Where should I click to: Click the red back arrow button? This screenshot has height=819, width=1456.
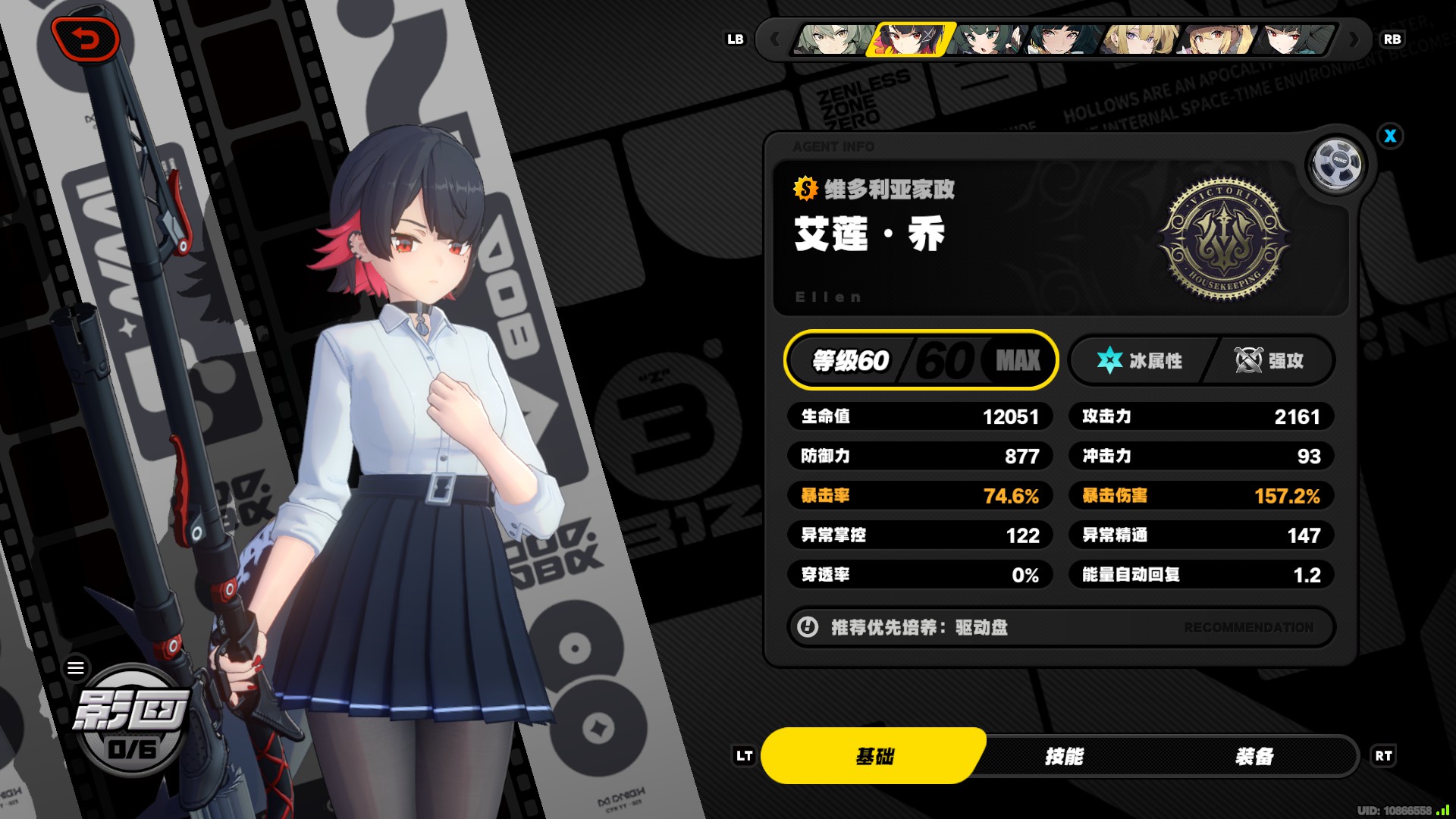point(86,39)
